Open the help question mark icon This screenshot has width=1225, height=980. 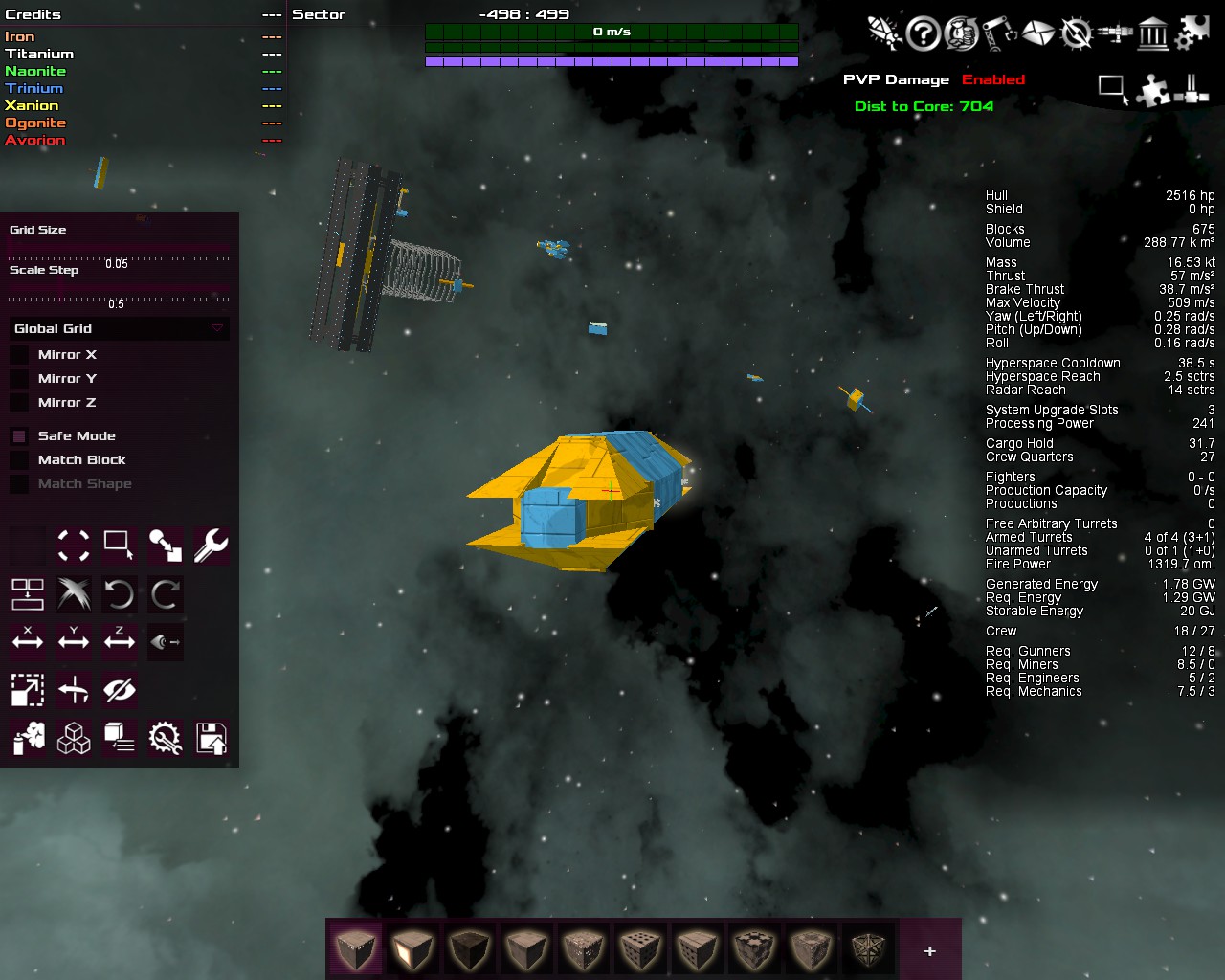pos(923,34)
